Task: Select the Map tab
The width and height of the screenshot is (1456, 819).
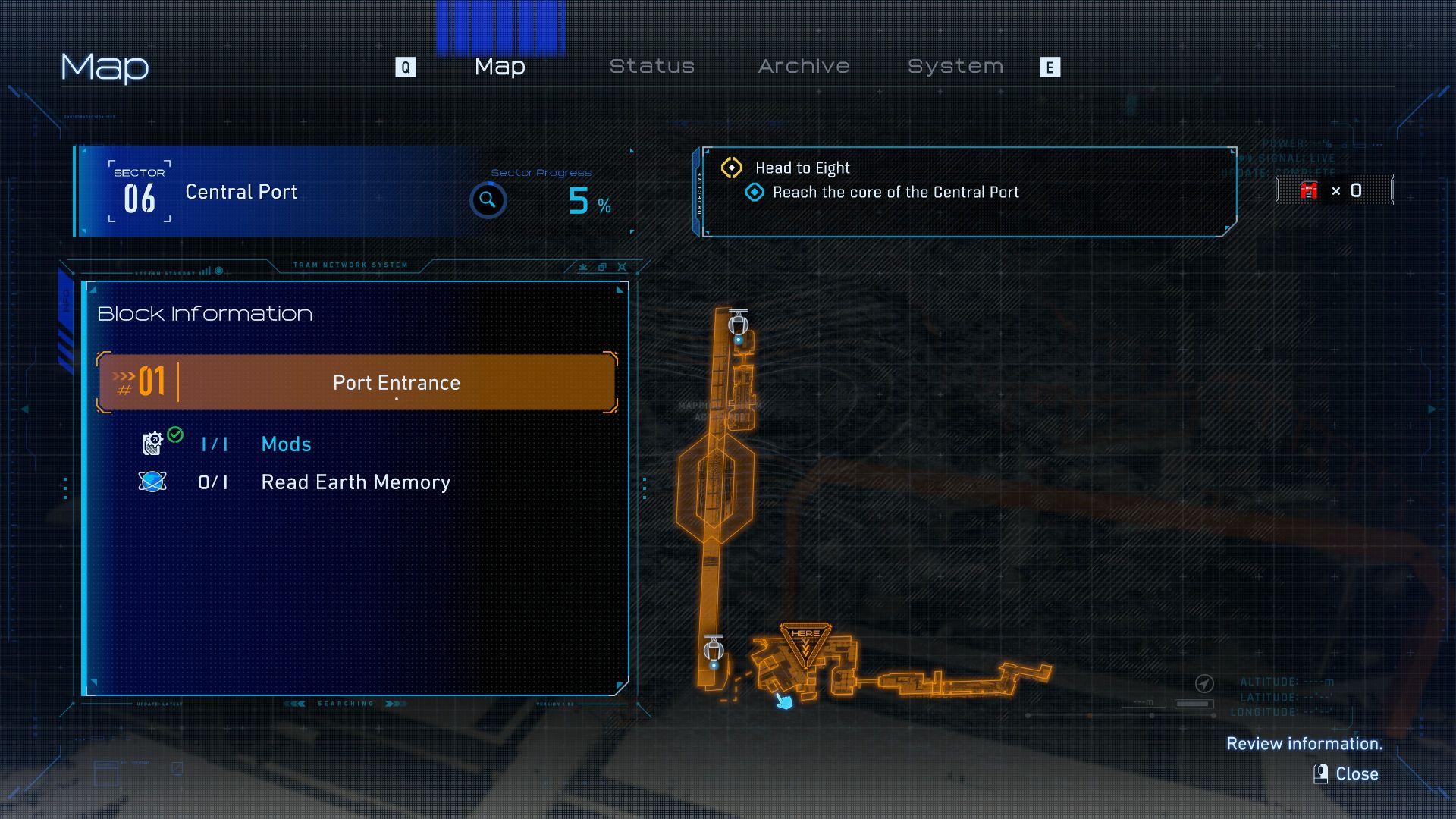Action: click(500, 67)
